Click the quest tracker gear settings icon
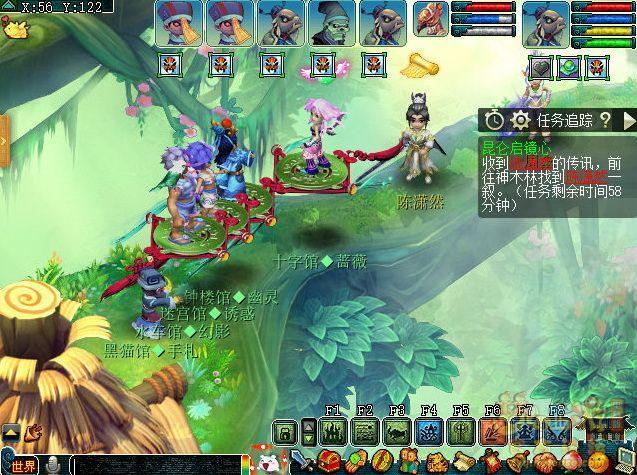The image size is (637, 475). pos(520,120)
